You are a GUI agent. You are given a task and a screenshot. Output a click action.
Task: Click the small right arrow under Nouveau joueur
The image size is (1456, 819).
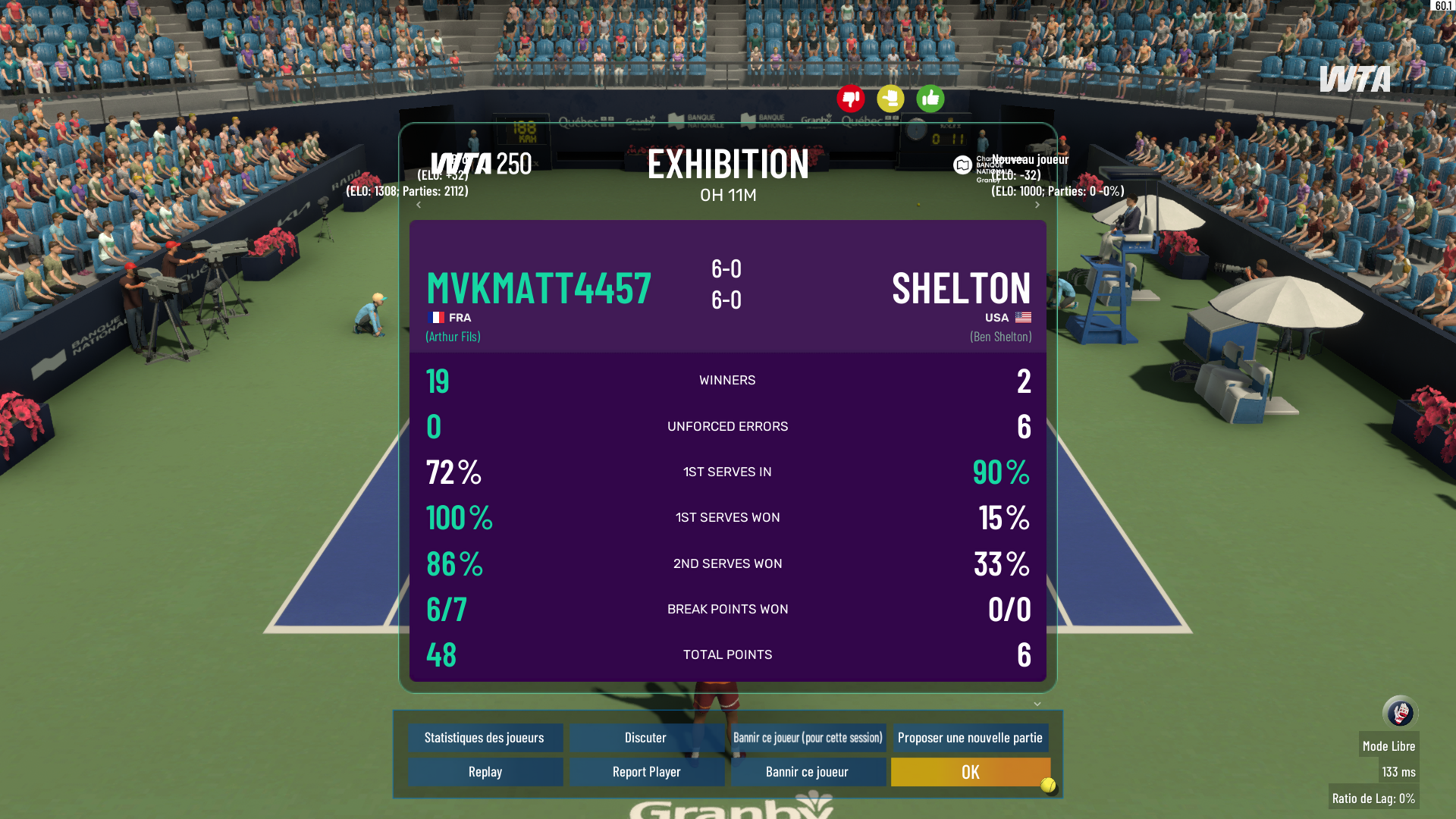(1037, 205)
